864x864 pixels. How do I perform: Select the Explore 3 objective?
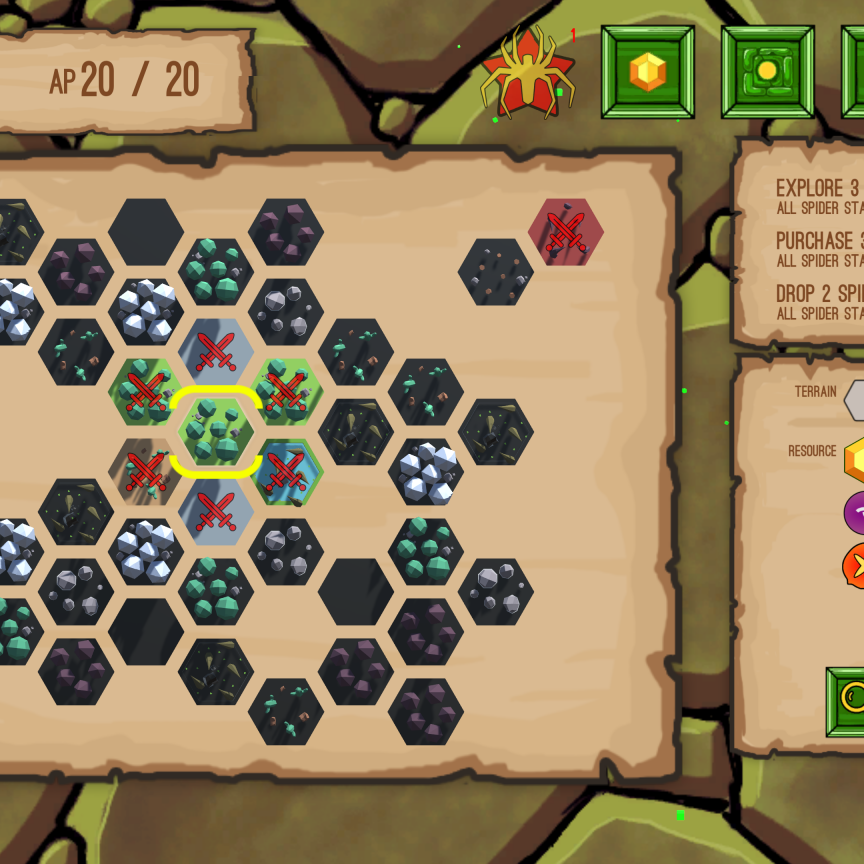pos(817,196)
